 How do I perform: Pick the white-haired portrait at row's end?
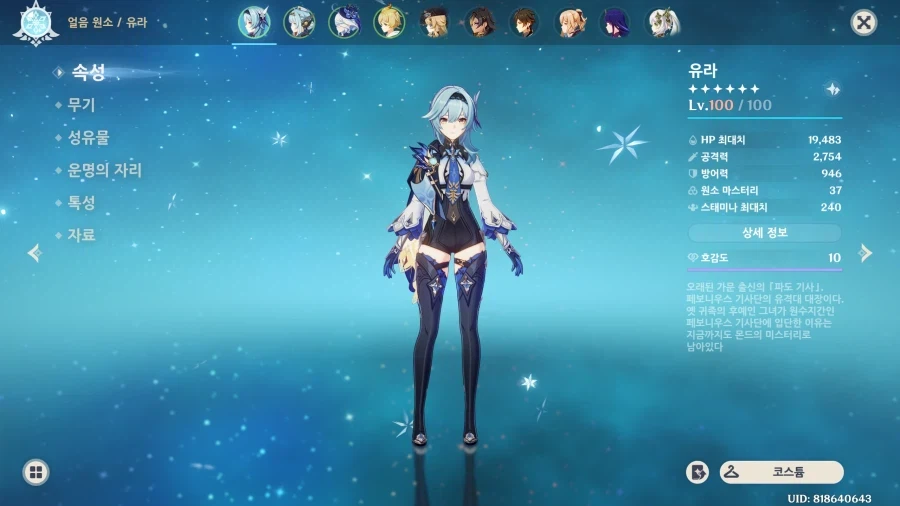661,22
